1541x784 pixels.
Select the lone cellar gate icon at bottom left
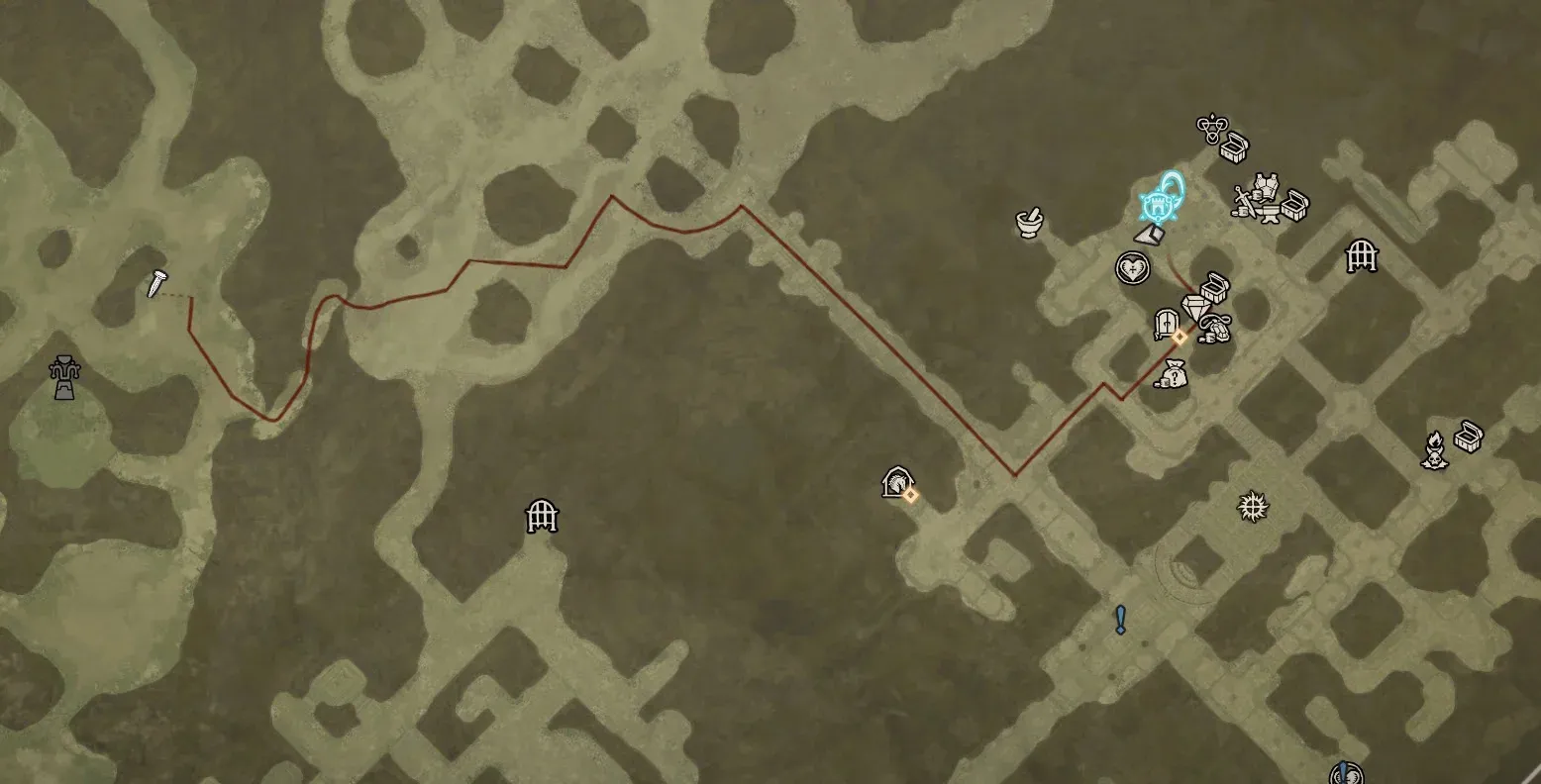pyautogui.click(x=541, y=517)
